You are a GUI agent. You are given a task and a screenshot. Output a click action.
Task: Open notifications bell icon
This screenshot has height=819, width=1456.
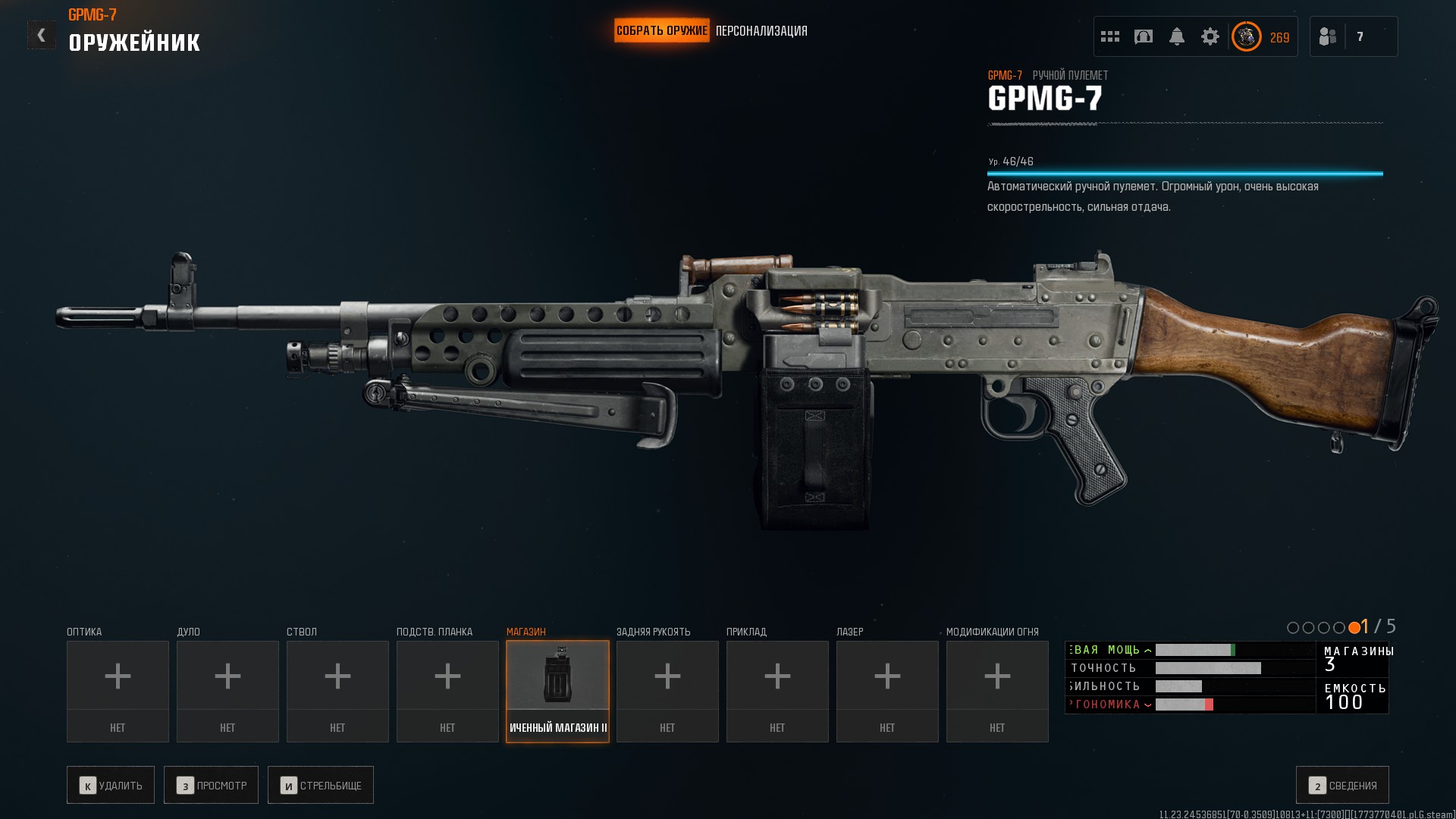click(x=1177, y=36)
